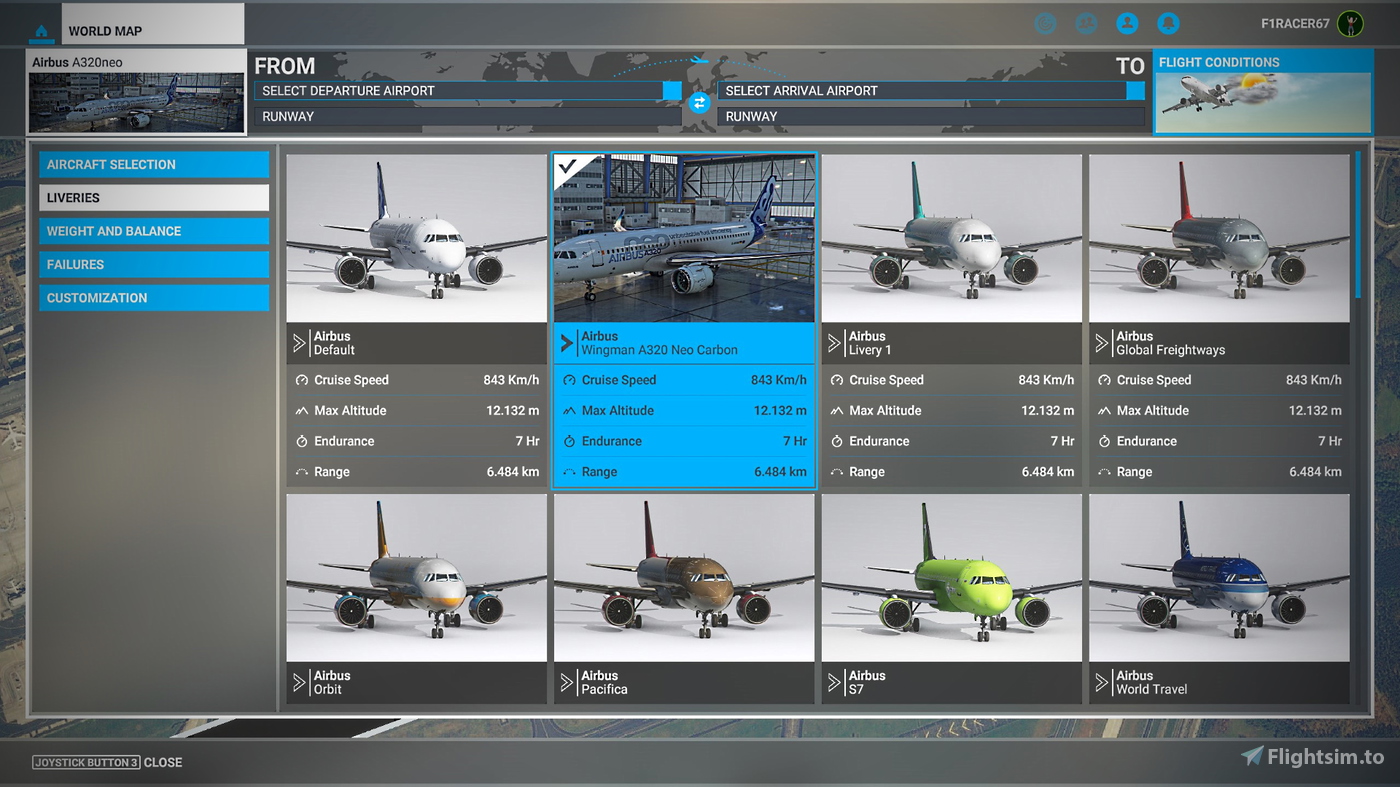Screen dimensions: 1400x787
Task: Click the objectives target icon
Action: pos(1045,23)
